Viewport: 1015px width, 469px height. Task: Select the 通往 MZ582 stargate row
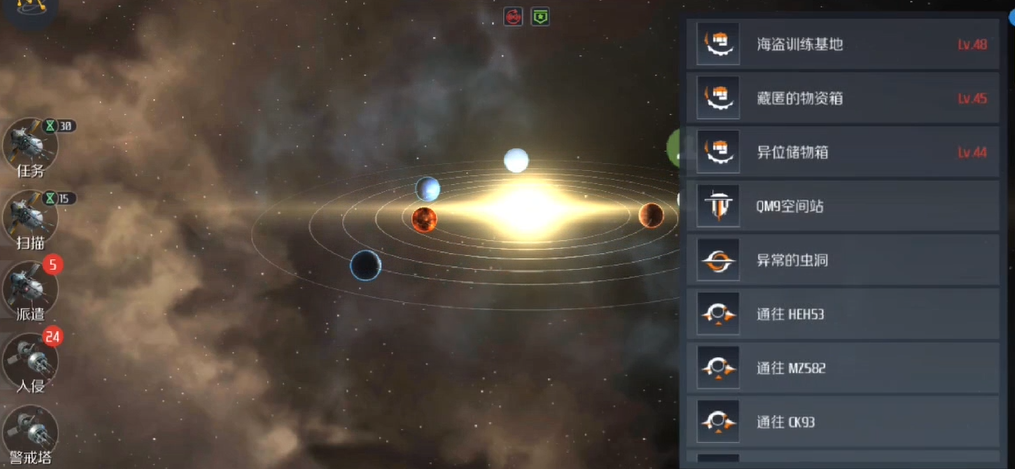(842, 368)
